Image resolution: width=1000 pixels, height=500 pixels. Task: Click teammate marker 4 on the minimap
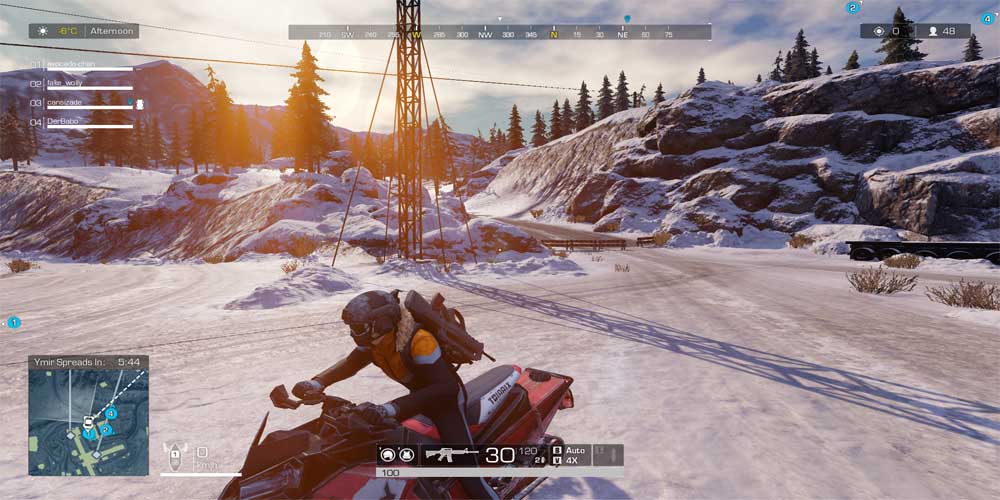coord(112,412)
